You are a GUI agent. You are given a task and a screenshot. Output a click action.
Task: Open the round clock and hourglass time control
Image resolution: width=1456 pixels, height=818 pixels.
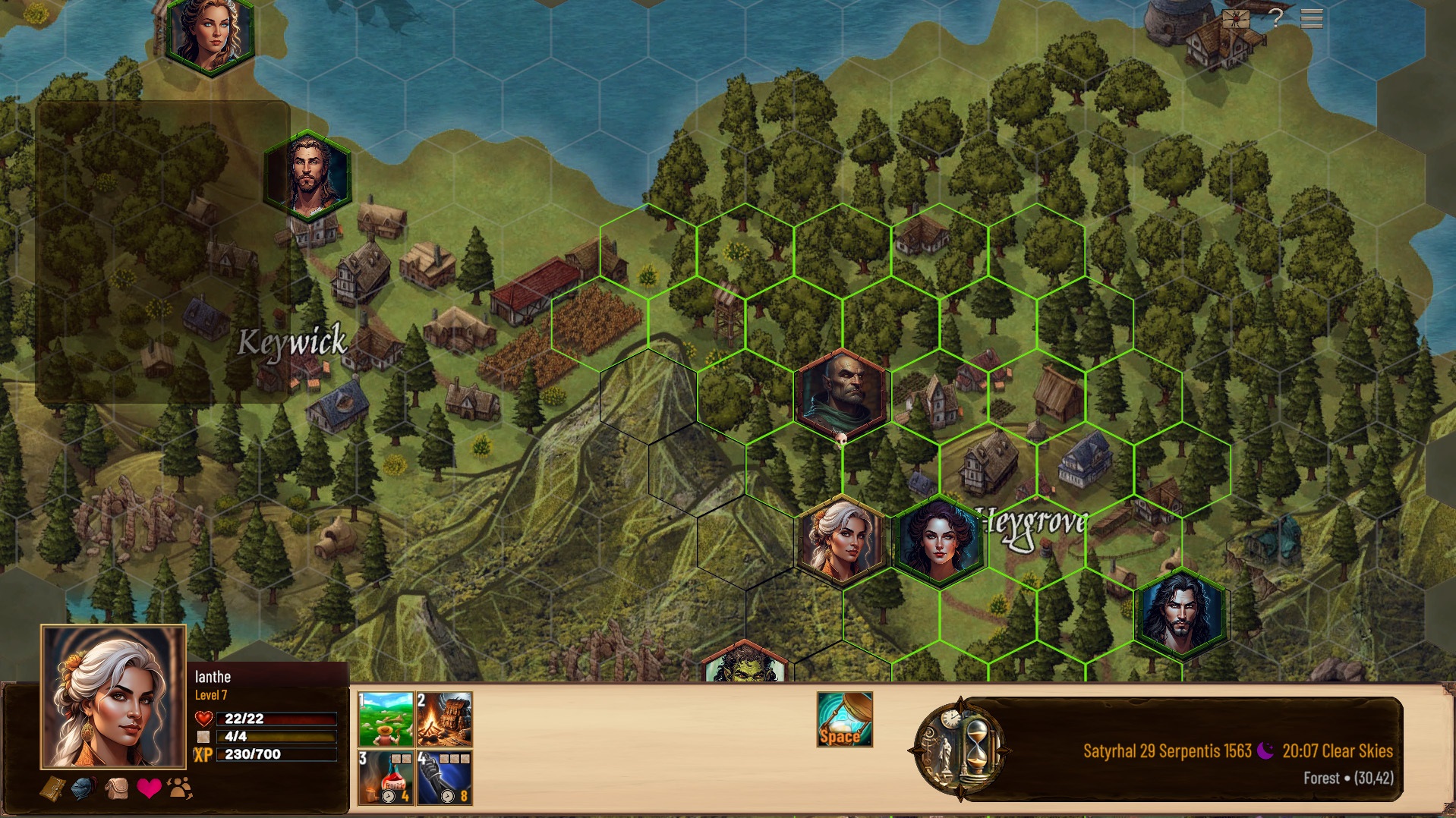pos(960,750)
